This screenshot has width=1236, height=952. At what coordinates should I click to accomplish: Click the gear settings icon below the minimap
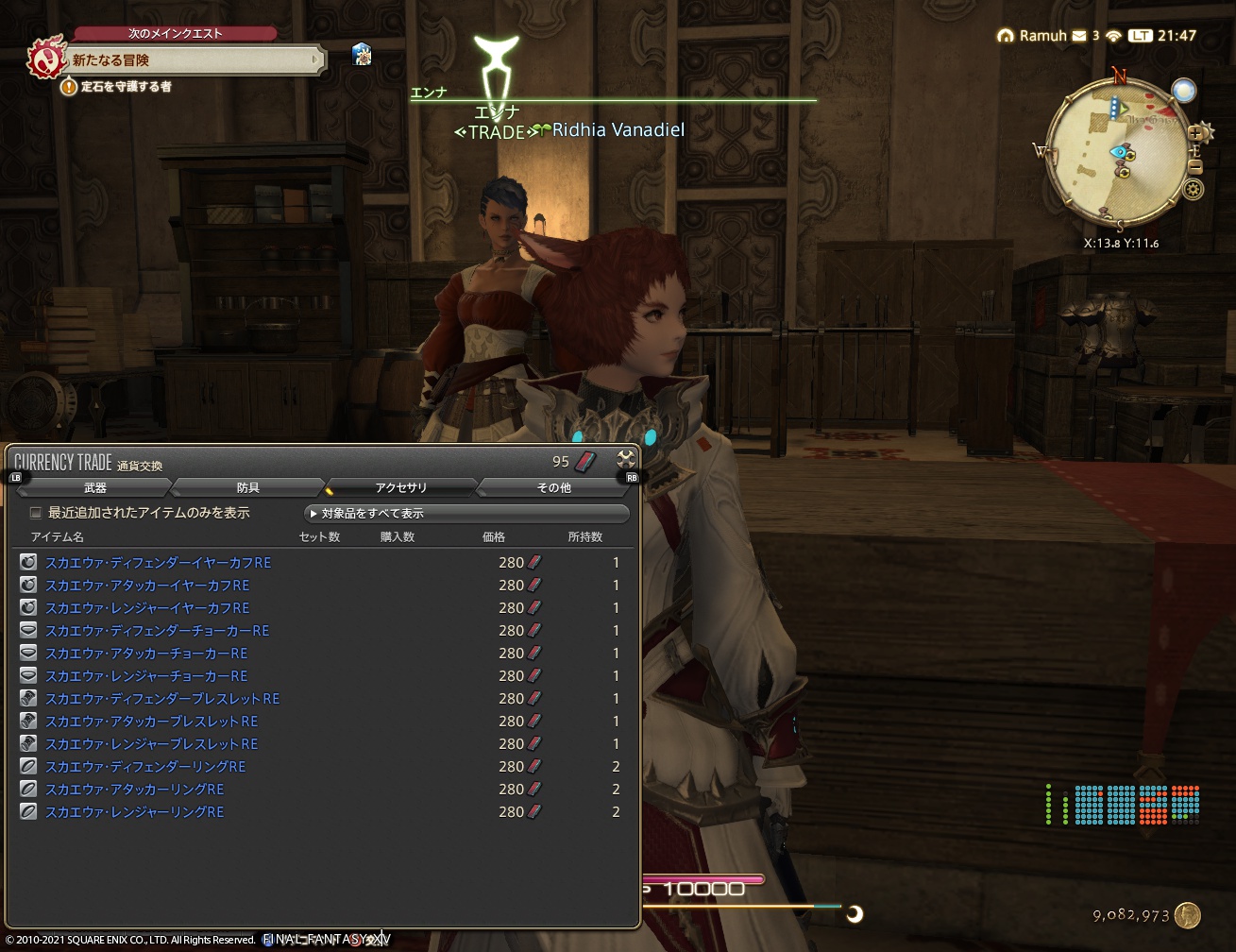1193,189
